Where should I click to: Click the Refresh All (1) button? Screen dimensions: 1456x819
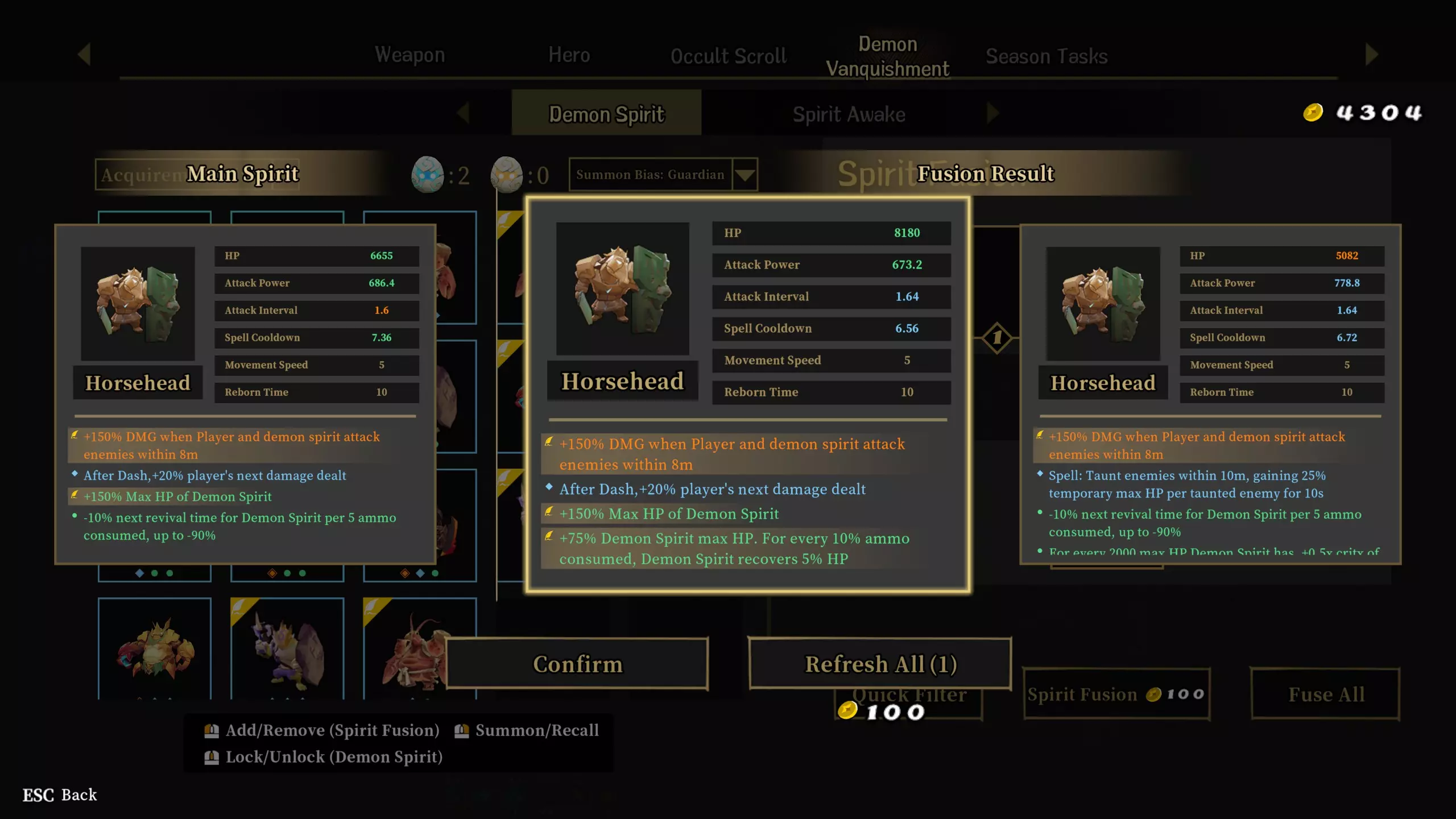880,664
